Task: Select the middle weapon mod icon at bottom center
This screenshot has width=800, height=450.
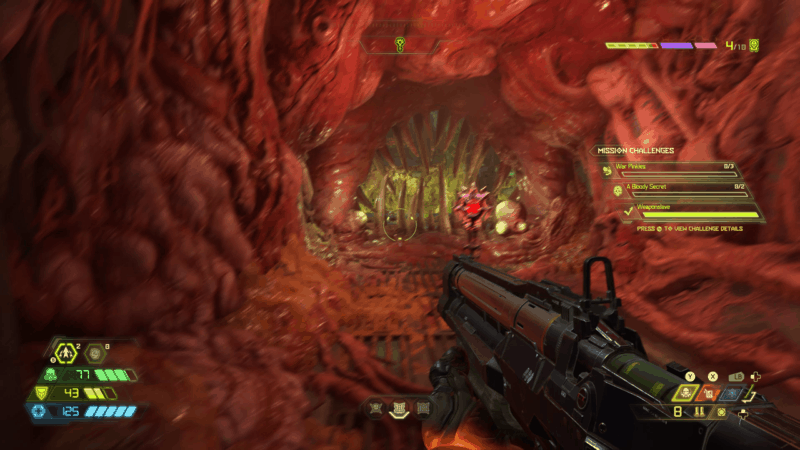Action: click(399, 407)
